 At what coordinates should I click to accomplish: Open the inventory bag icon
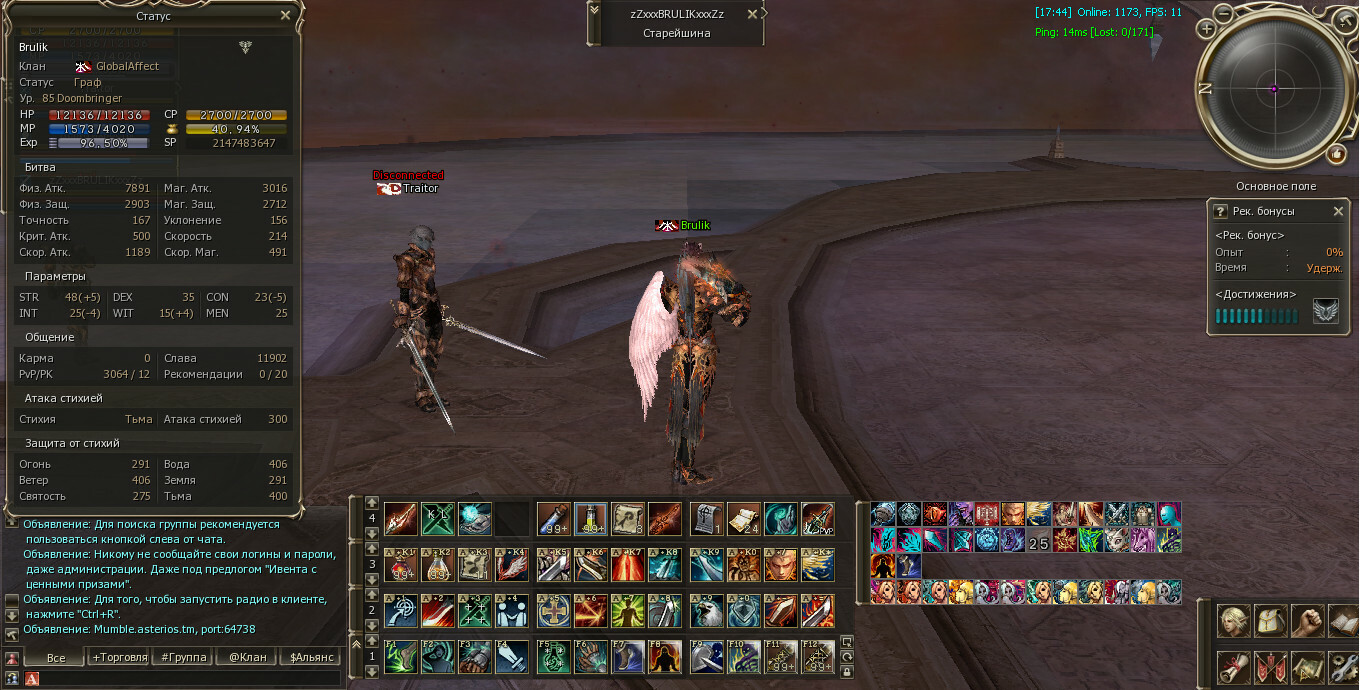coord(1271,620)
